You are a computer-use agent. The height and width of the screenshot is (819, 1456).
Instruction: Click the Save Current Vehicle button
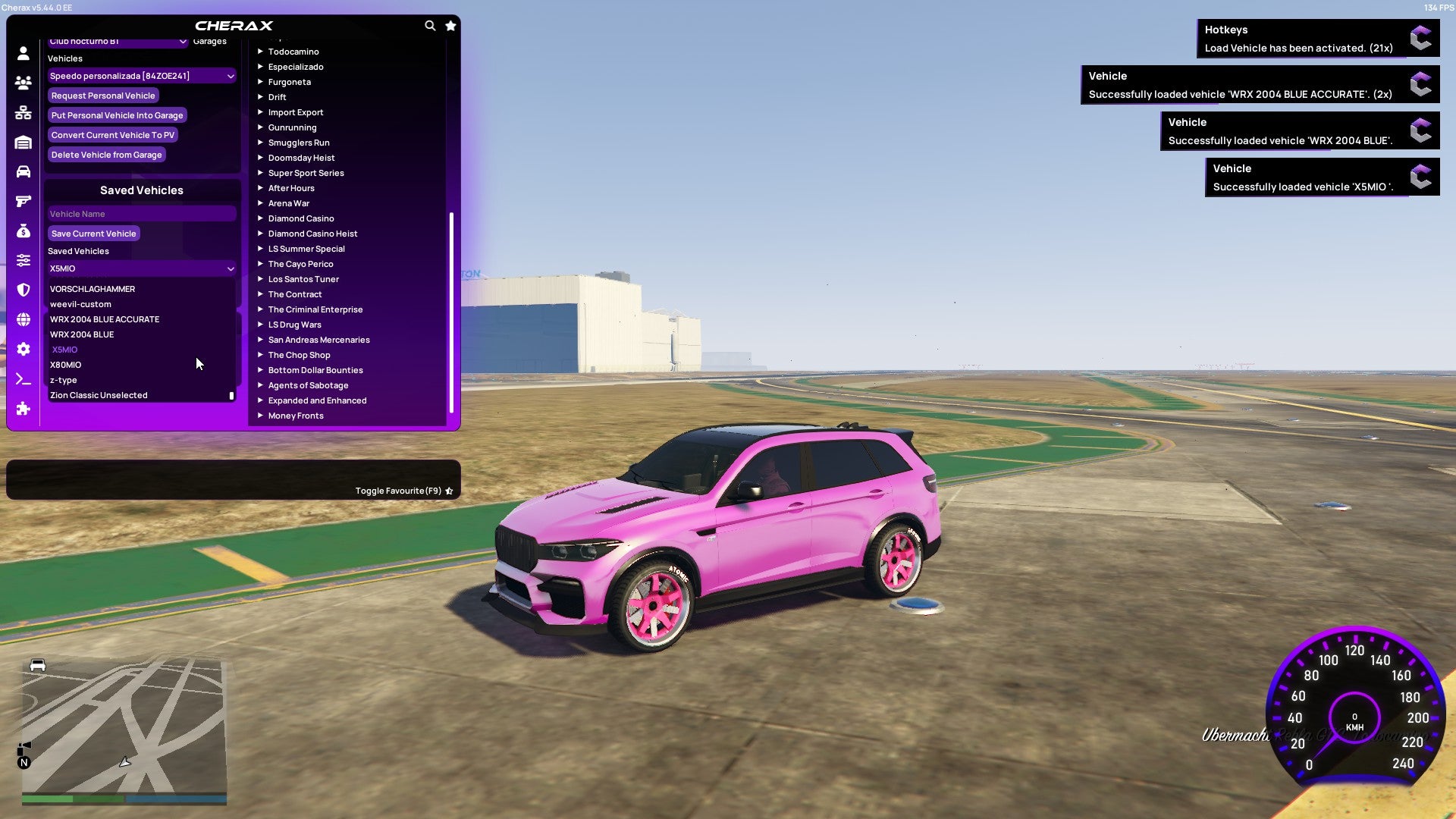[93, 233]
